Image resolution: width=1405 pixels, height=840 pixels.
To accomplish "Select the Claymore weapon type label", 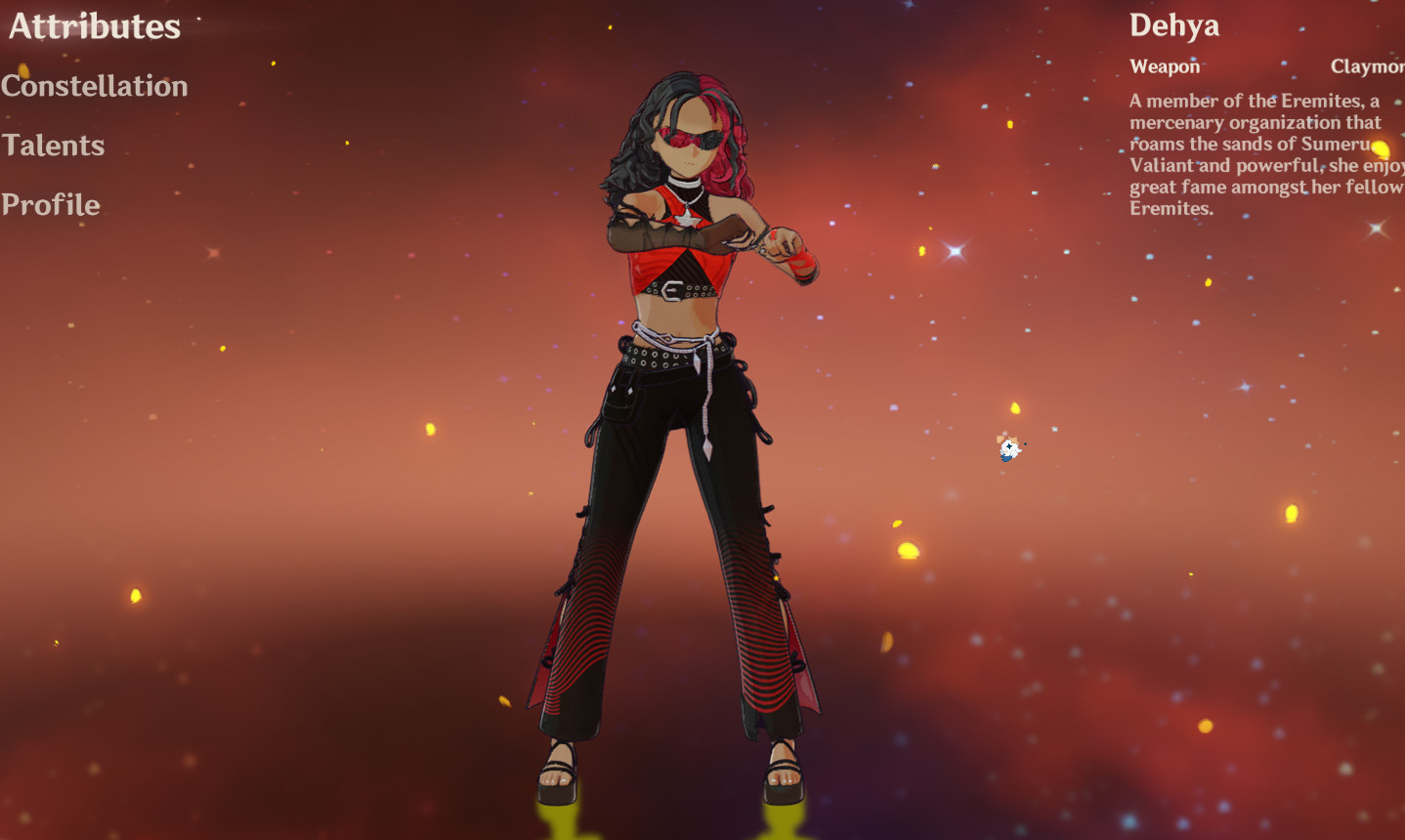I will click(1367, 66).
